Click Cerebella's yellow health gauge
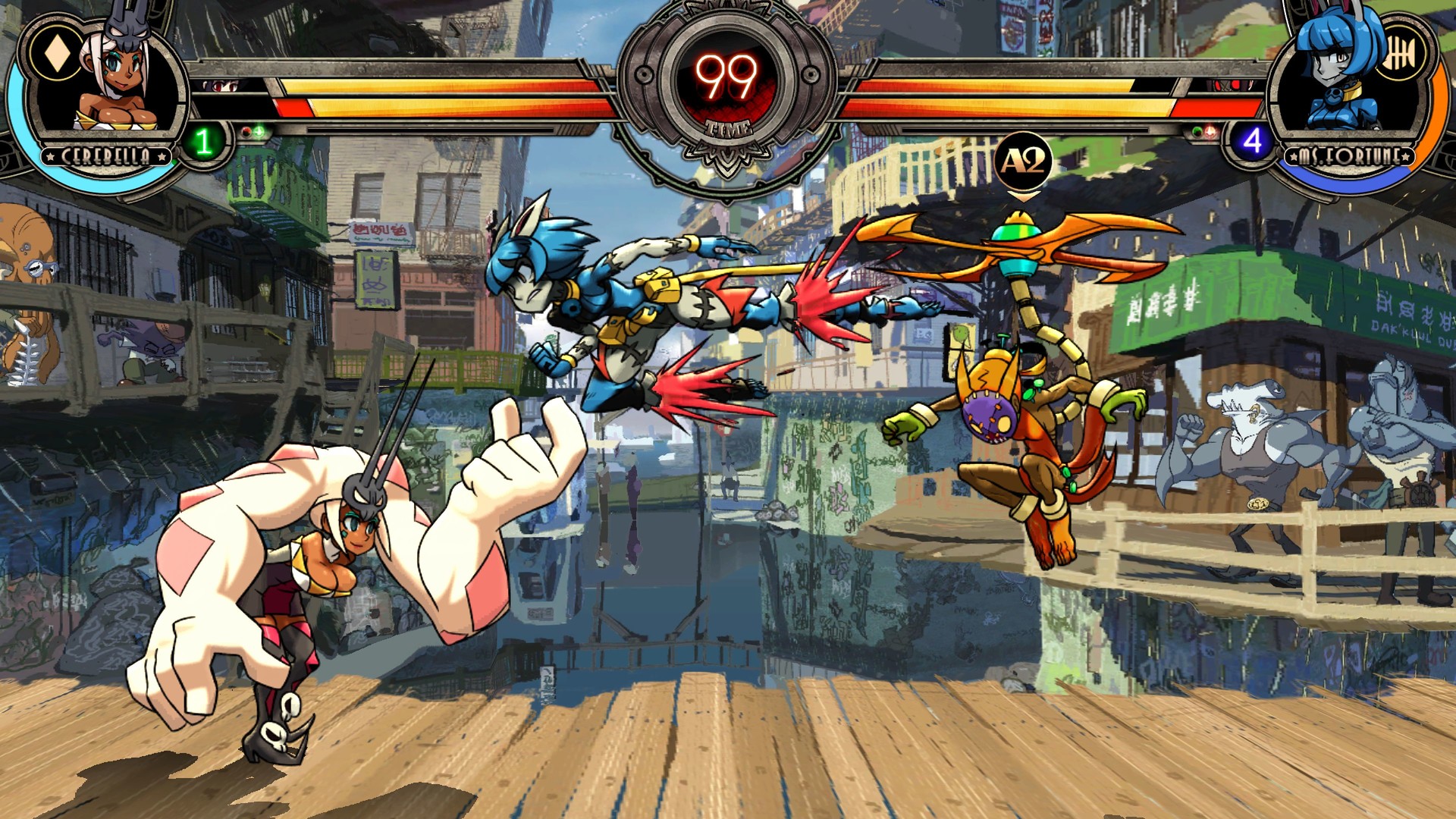The height and width of the screenshot is (819, 1456). coord(455,87)
